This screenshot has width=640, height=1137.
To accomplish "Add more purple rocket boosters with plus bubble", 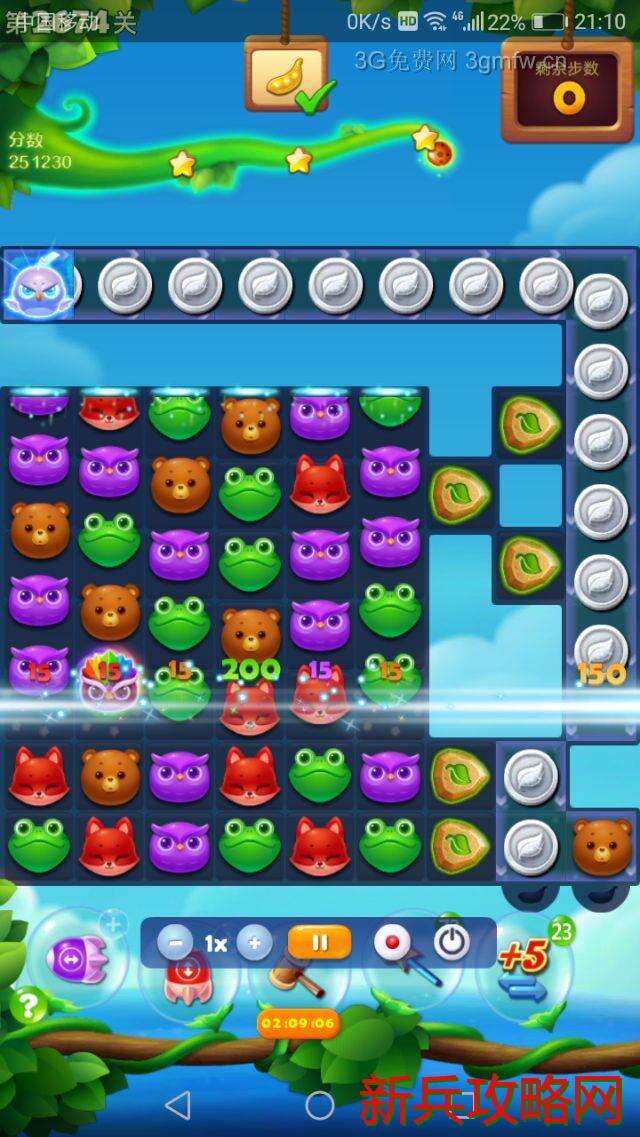I will click(114, 923).
